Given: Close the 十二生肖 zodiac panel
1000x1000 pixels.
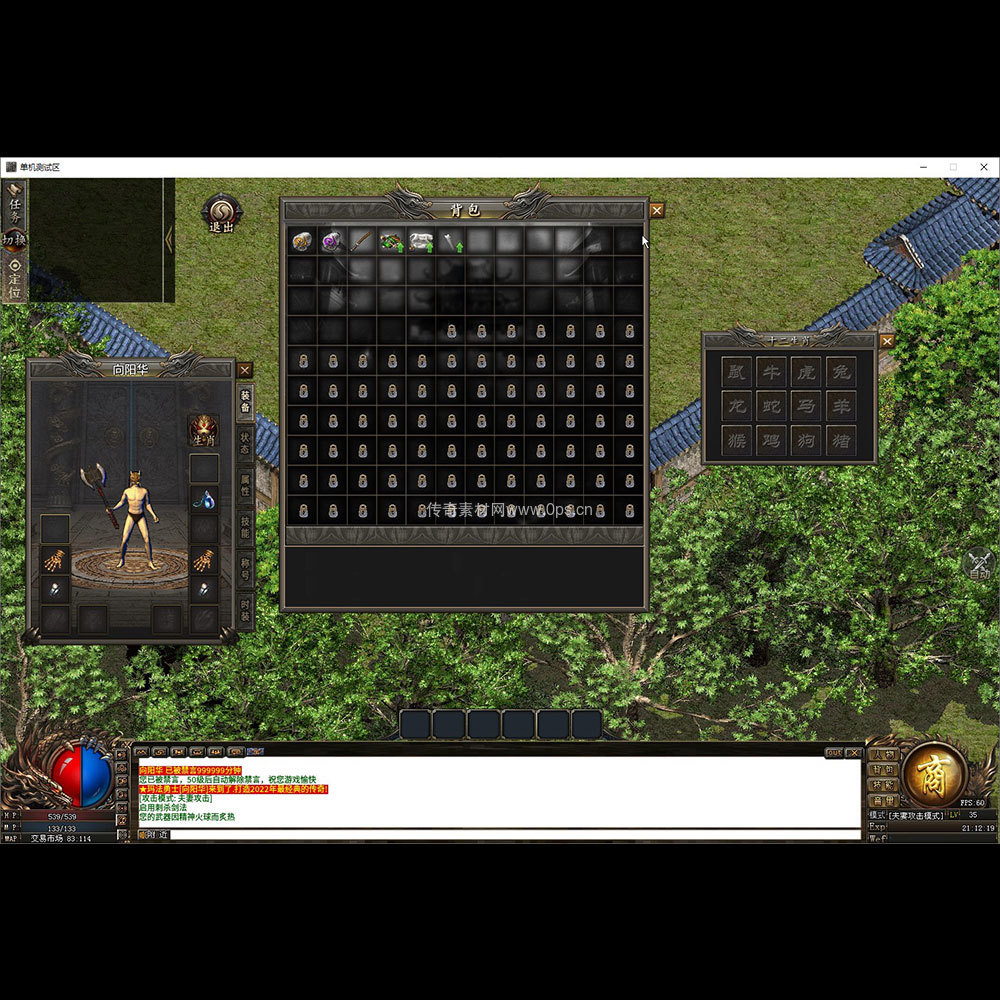Looking at the screenshot, I should pyautogui.click(x=886, y=341).
